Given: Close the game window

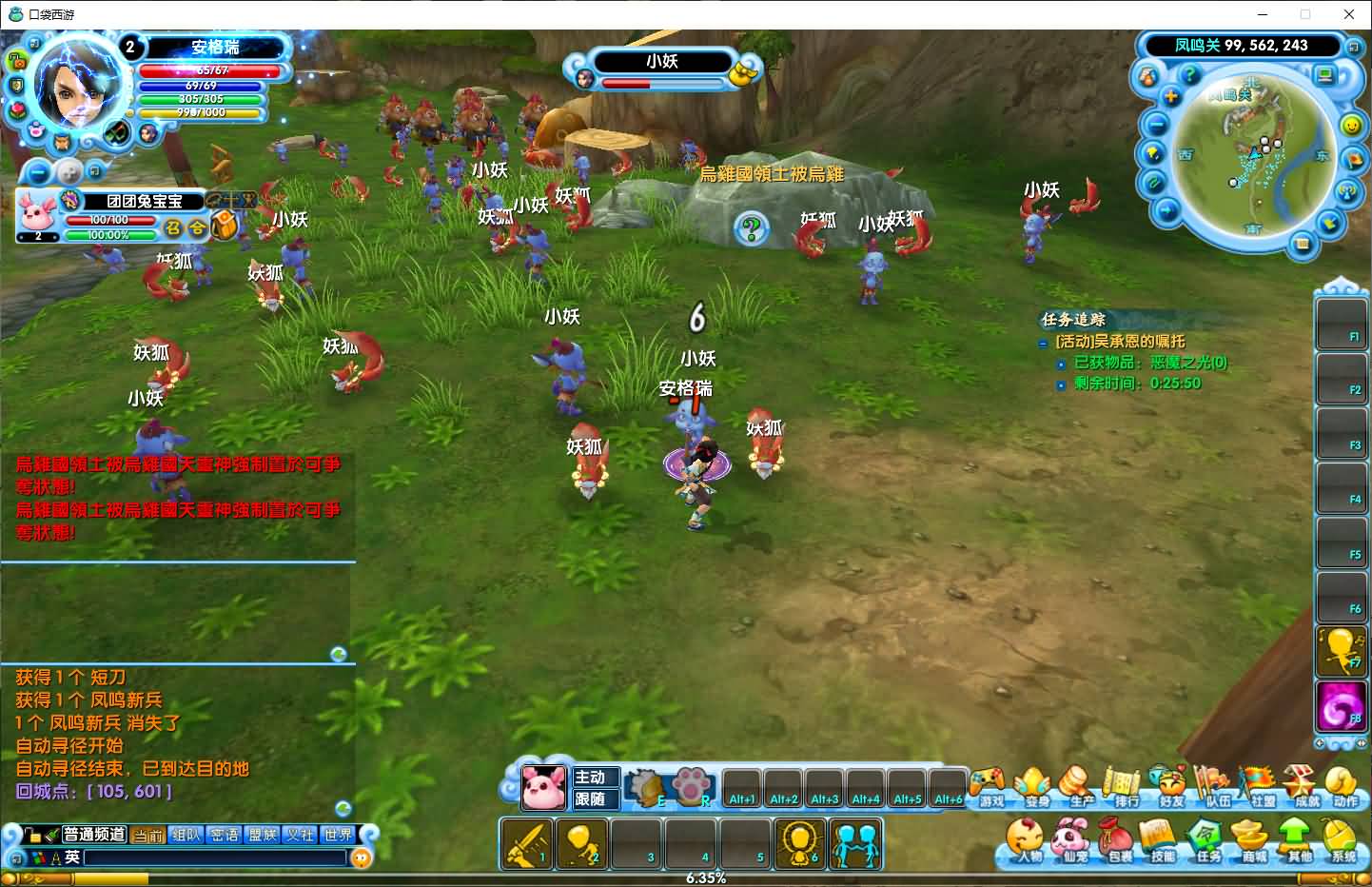Looking at the screenshot, I should coord(1348,14).
